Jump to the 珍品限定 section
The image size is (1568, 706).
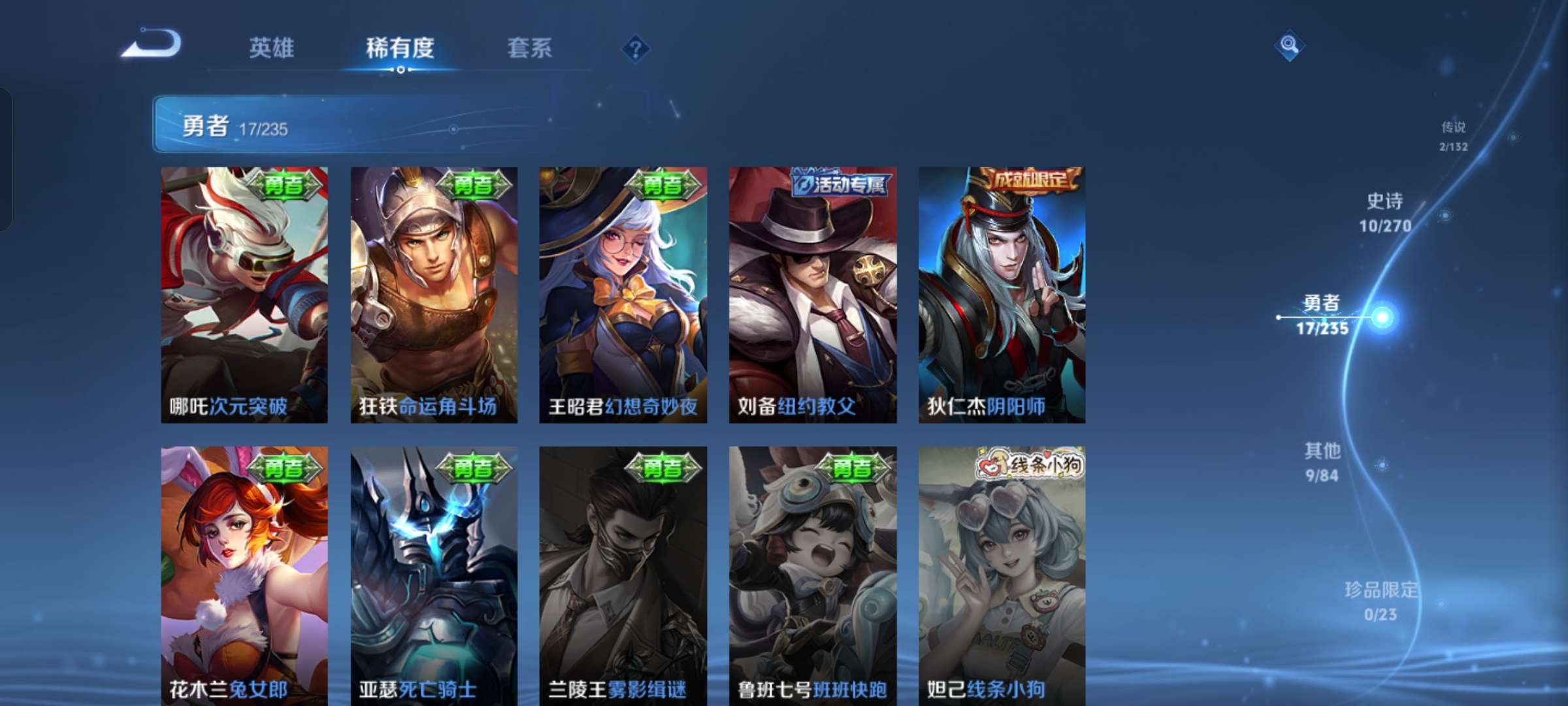pos(1381,601)
